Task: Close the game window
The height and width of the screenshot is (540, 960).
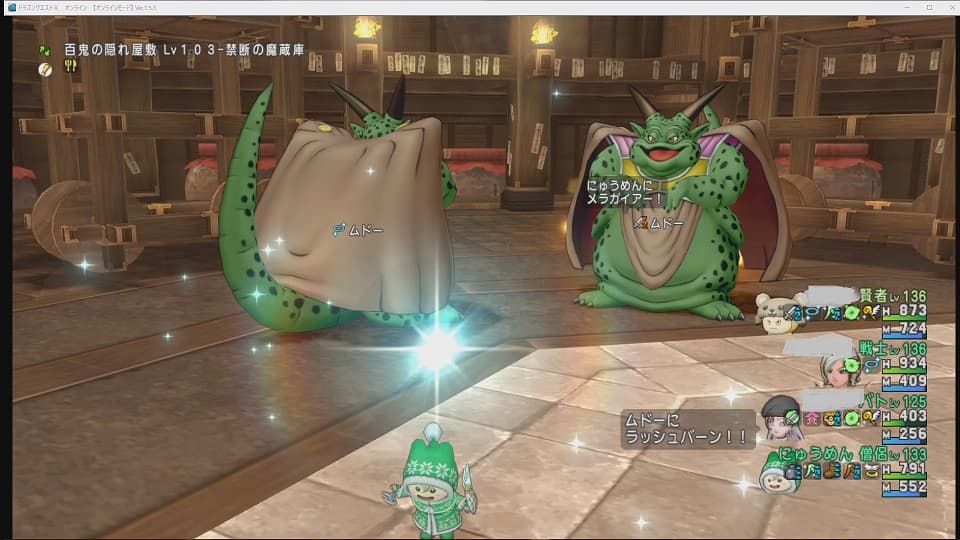Action: [x=947, y=7]
